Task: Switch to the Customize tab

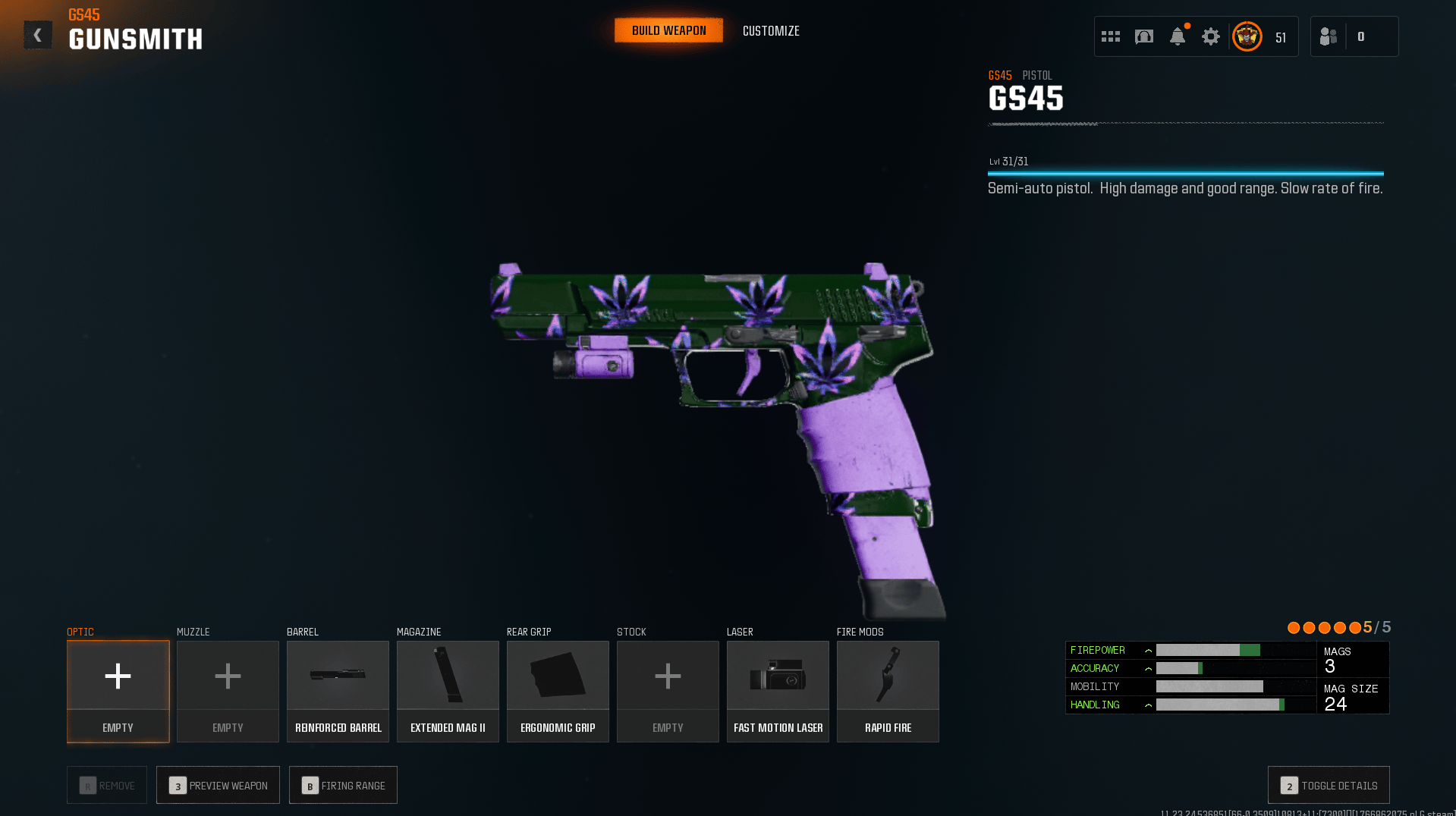Action: [x=770, y=30]
